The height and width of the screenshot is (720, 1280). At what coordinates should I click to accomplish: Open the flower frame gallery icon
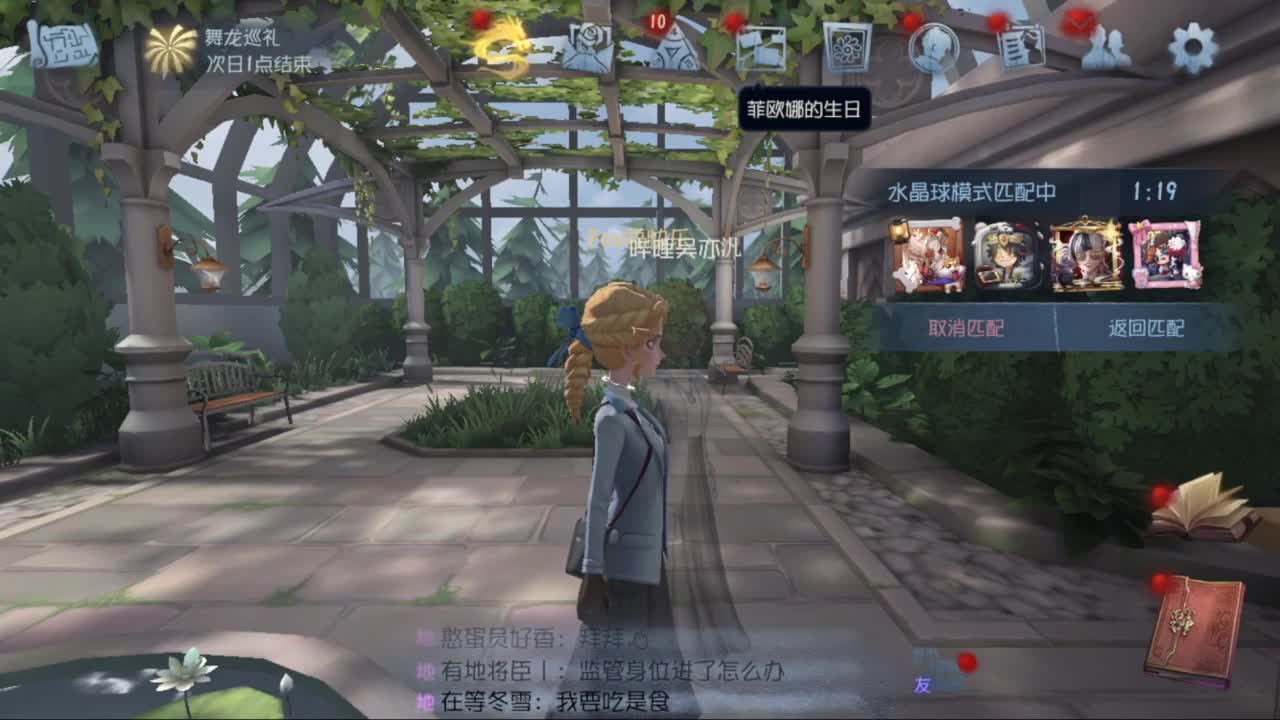pos(848,48)
